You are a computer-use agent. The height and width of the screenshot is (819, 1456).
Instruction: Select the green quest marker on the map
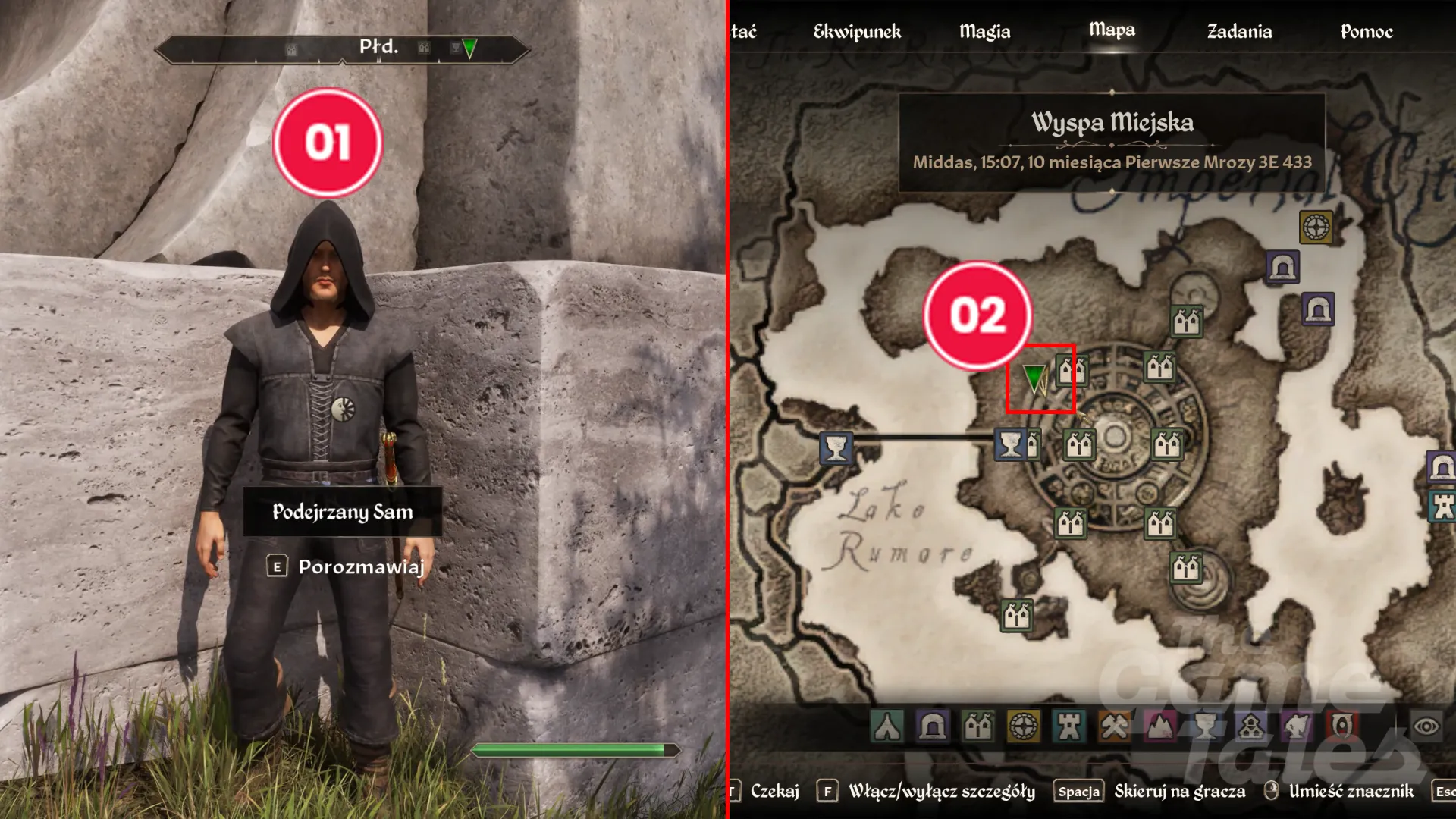coord(1033,378)
